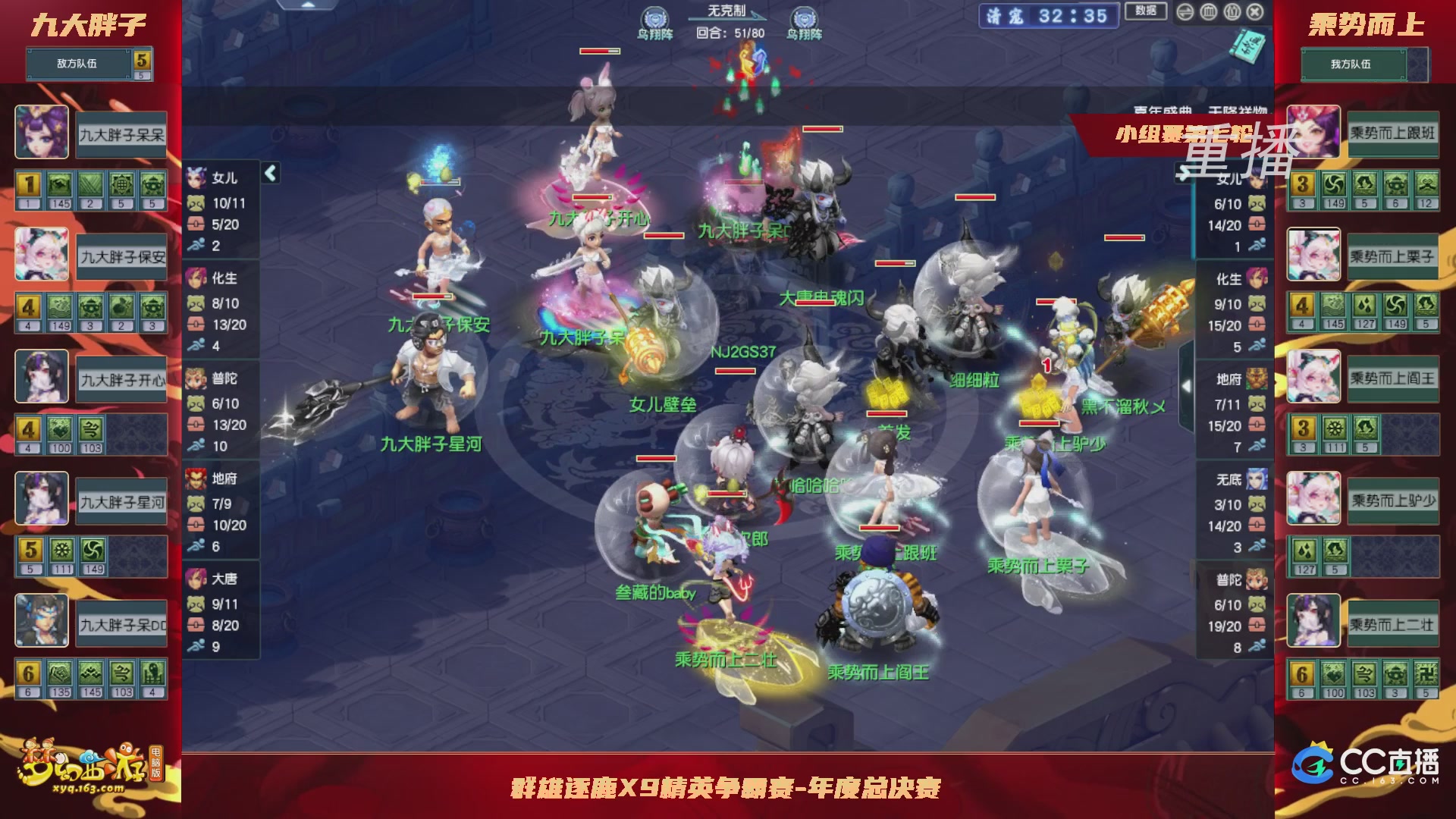Click the red 小组赛 round banner
This screenshot has width=1456, height=819.
pos(1179,133)
